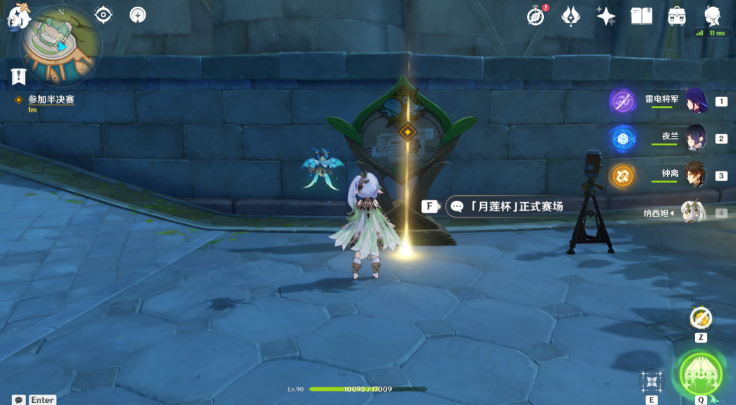Open the compass events icon
This screenshot has height=405, width=736.
537,15
